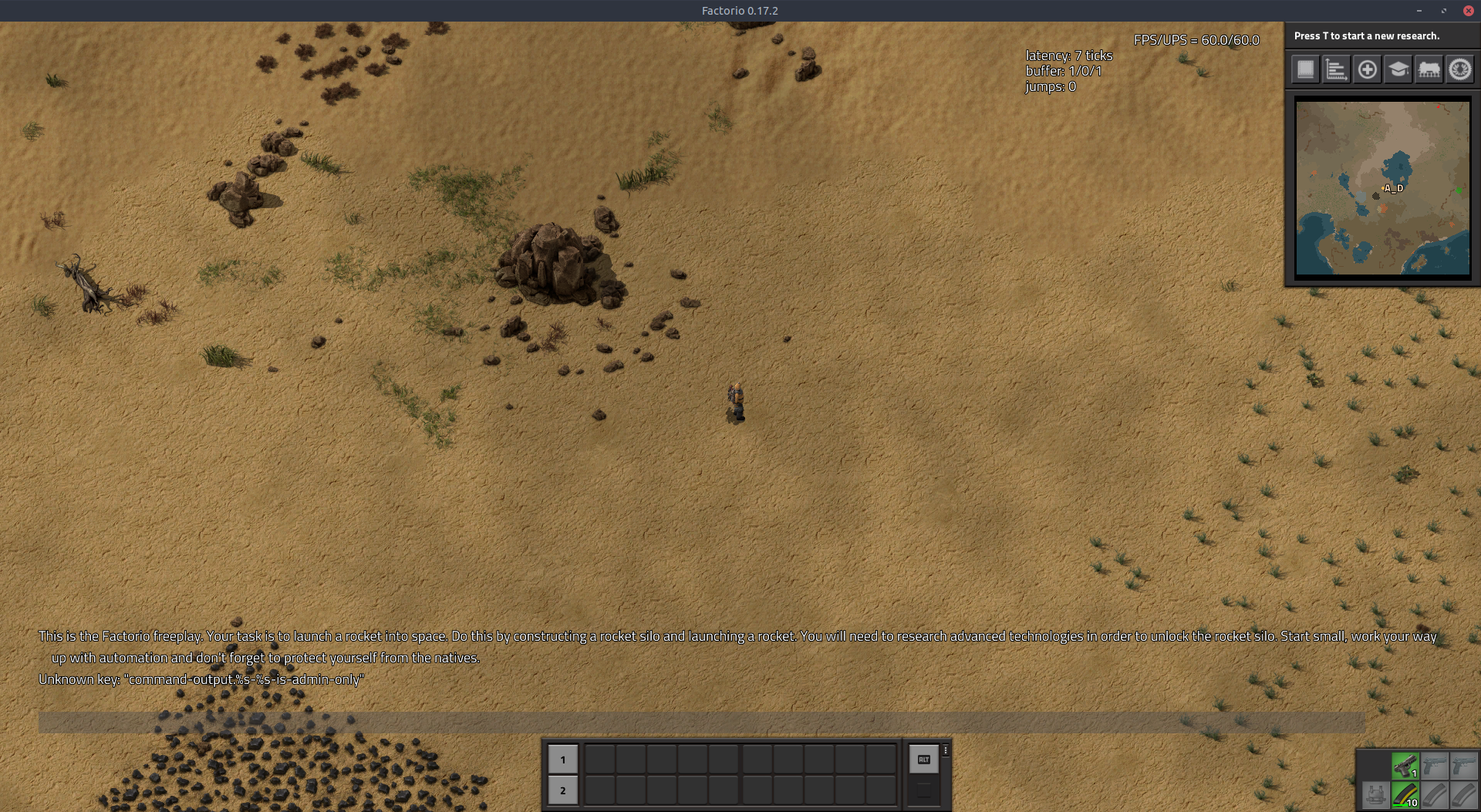Show the production statistics graph
1481x812 pixels.
(1336, 69)
